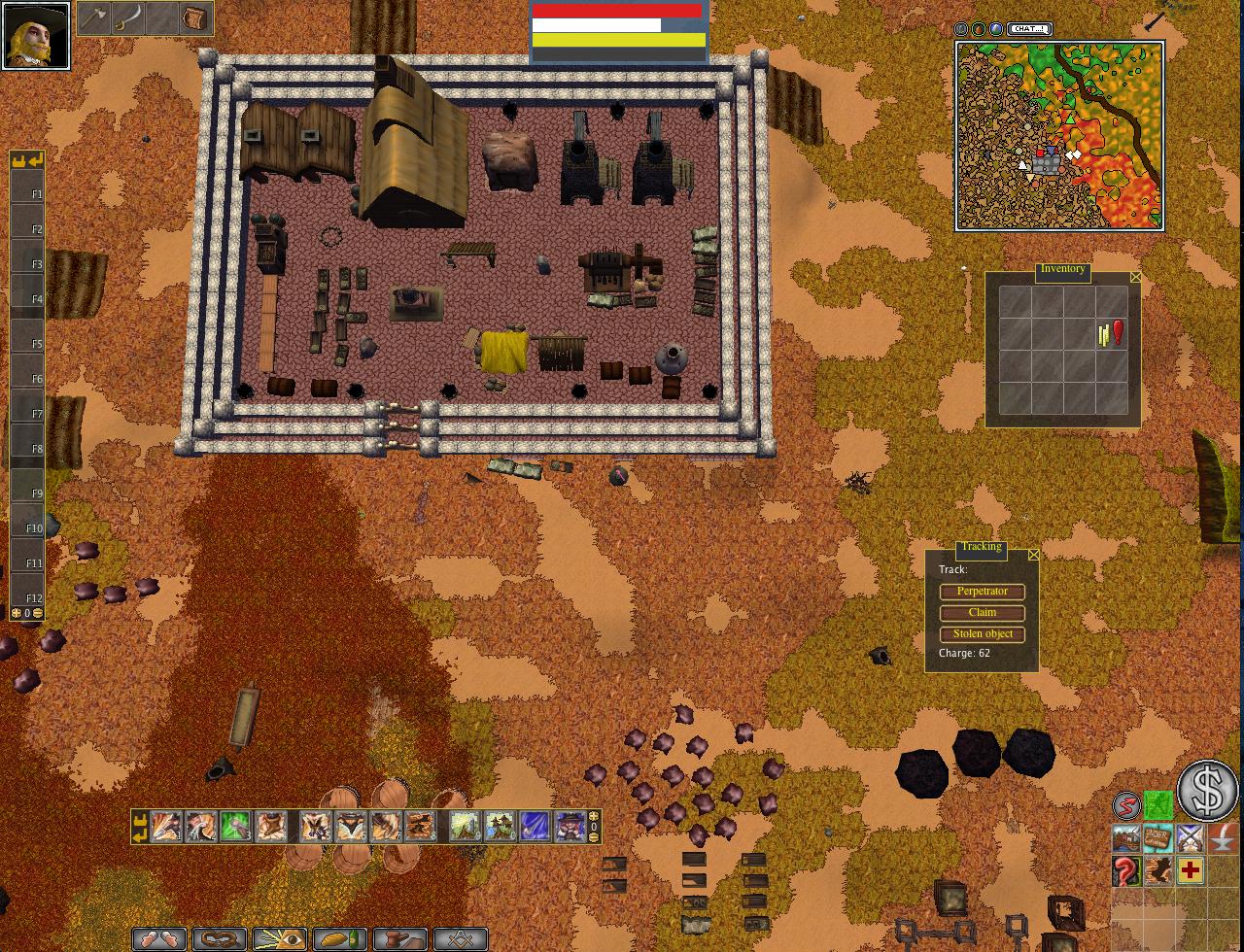This screenshot has height=952, width=1244.
Task: Open the bread and bottle food menu
Action: (340, 939)
